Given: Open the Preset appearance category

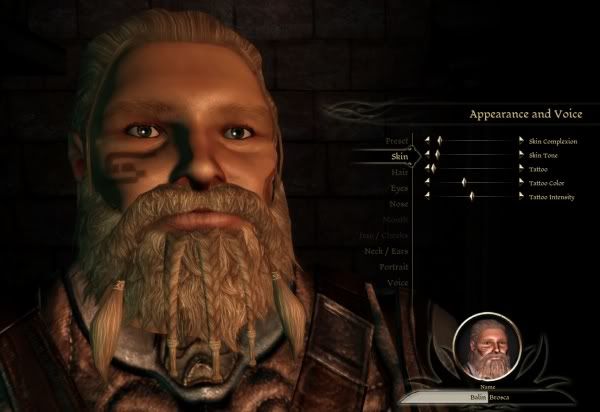Looking at the screenshot, I should click(396, 141).
